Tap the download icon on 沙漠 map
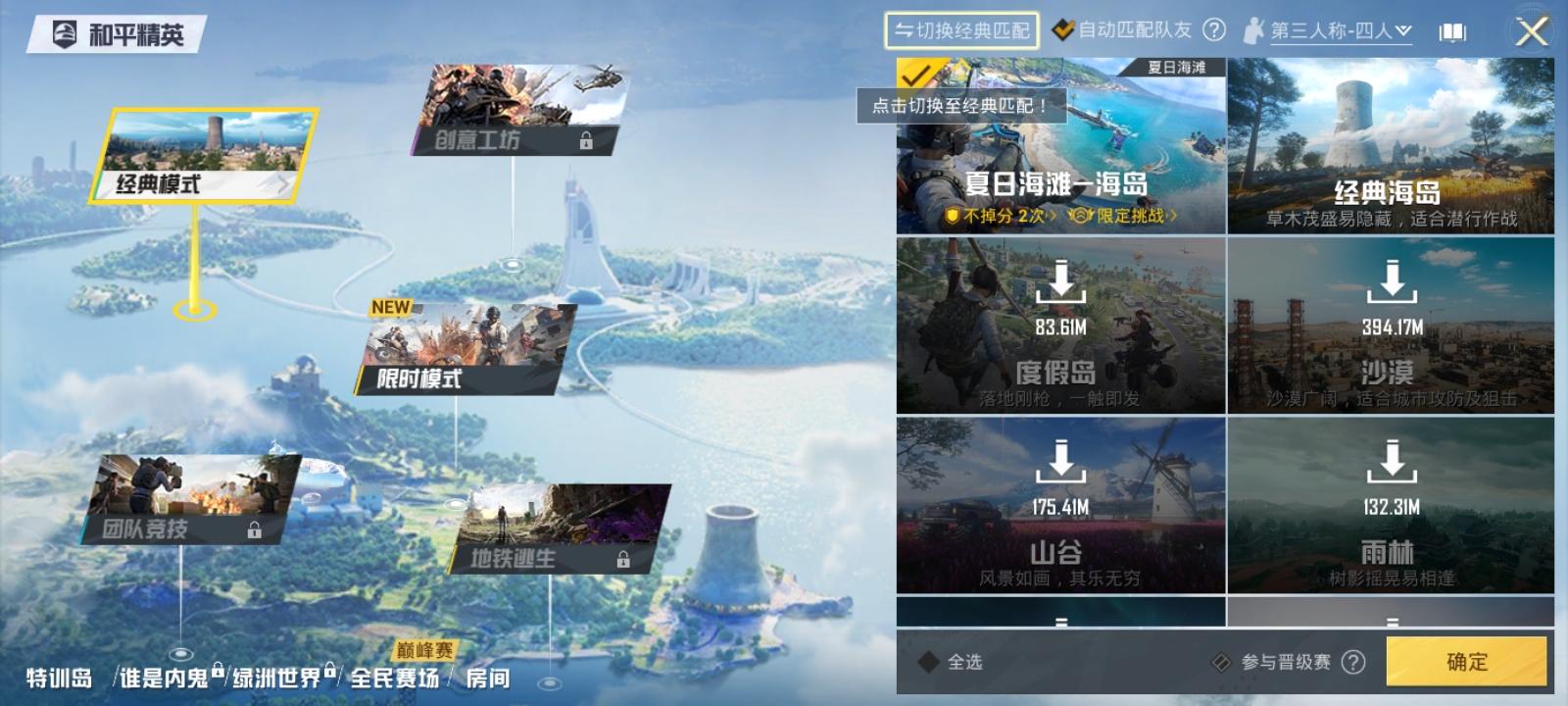This screenshot has width=1568, height=706. pos(1392,284)
